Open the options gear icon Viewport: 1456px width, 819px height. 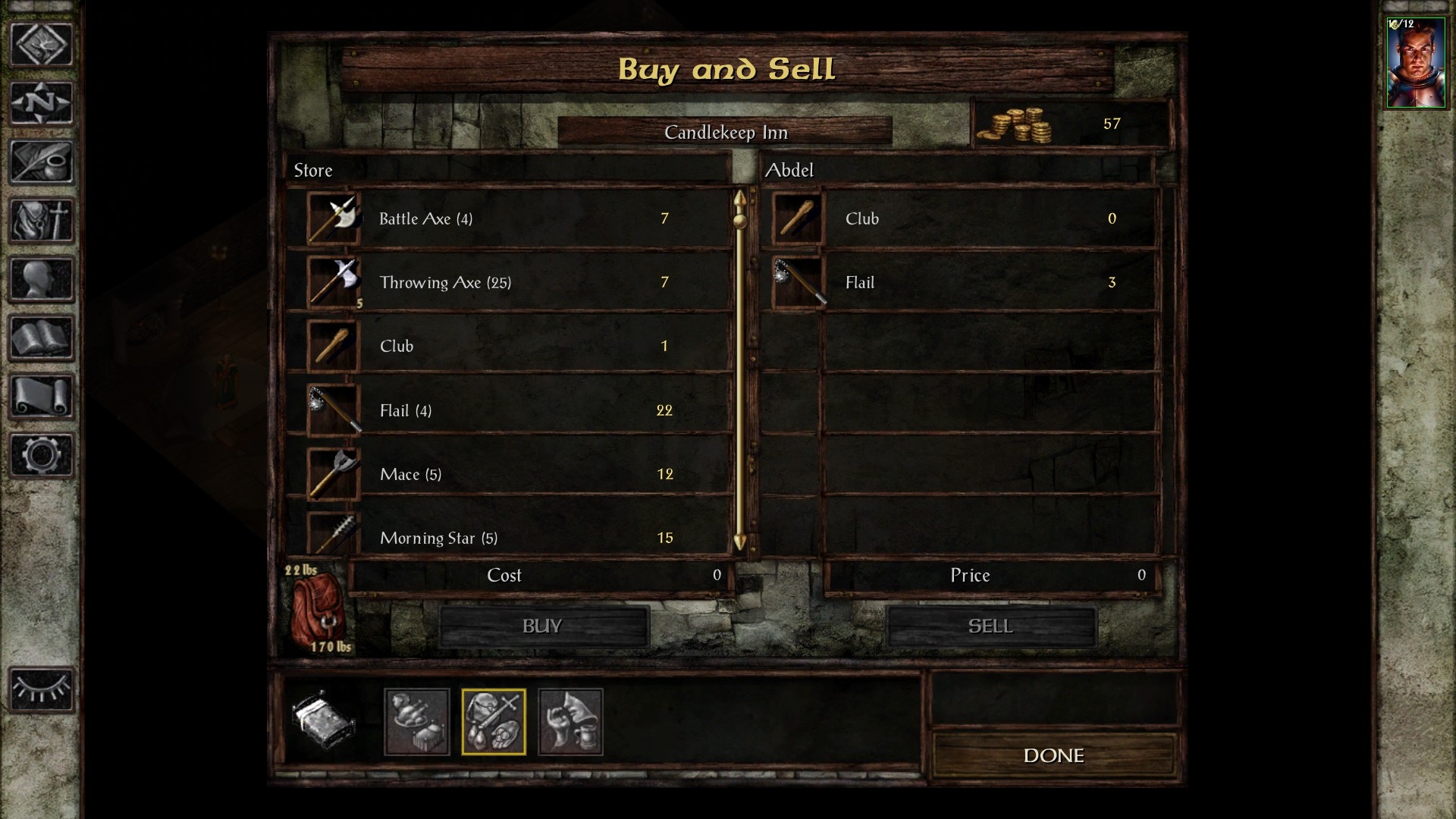point(41,454)
